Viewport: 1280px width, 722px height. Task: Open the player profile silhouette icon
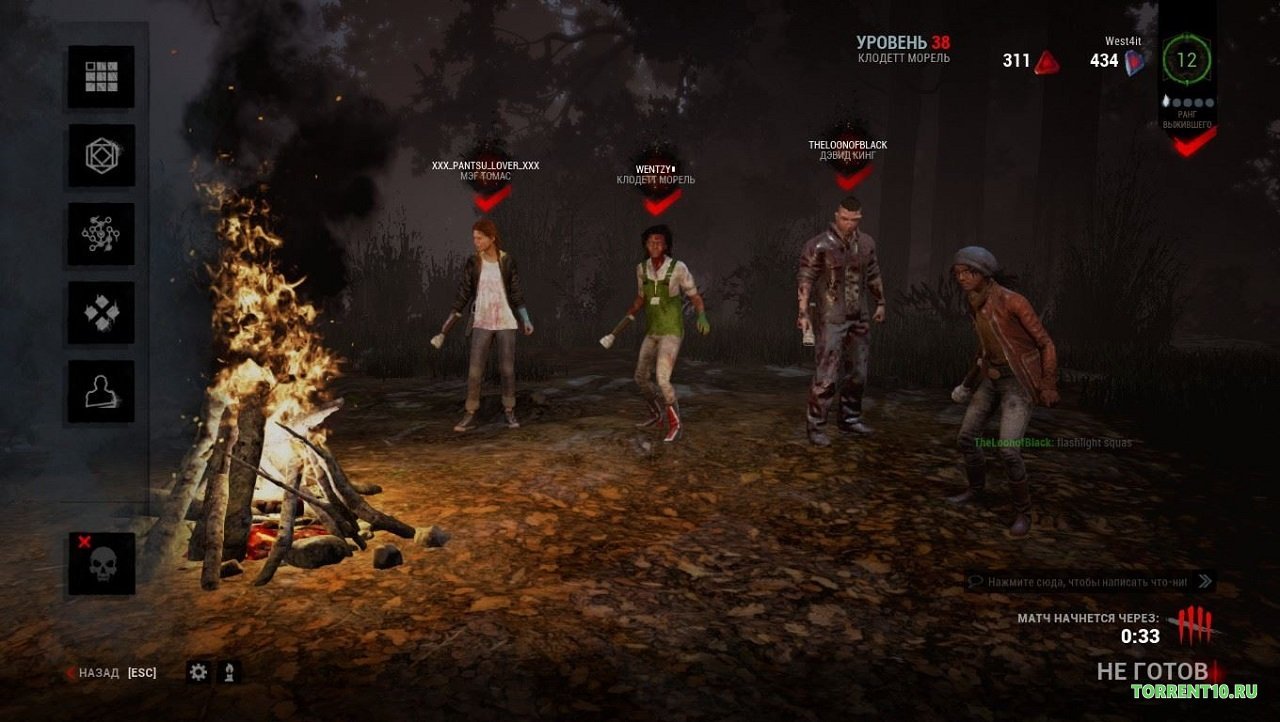pyautogui.click(x=100, y=392)
